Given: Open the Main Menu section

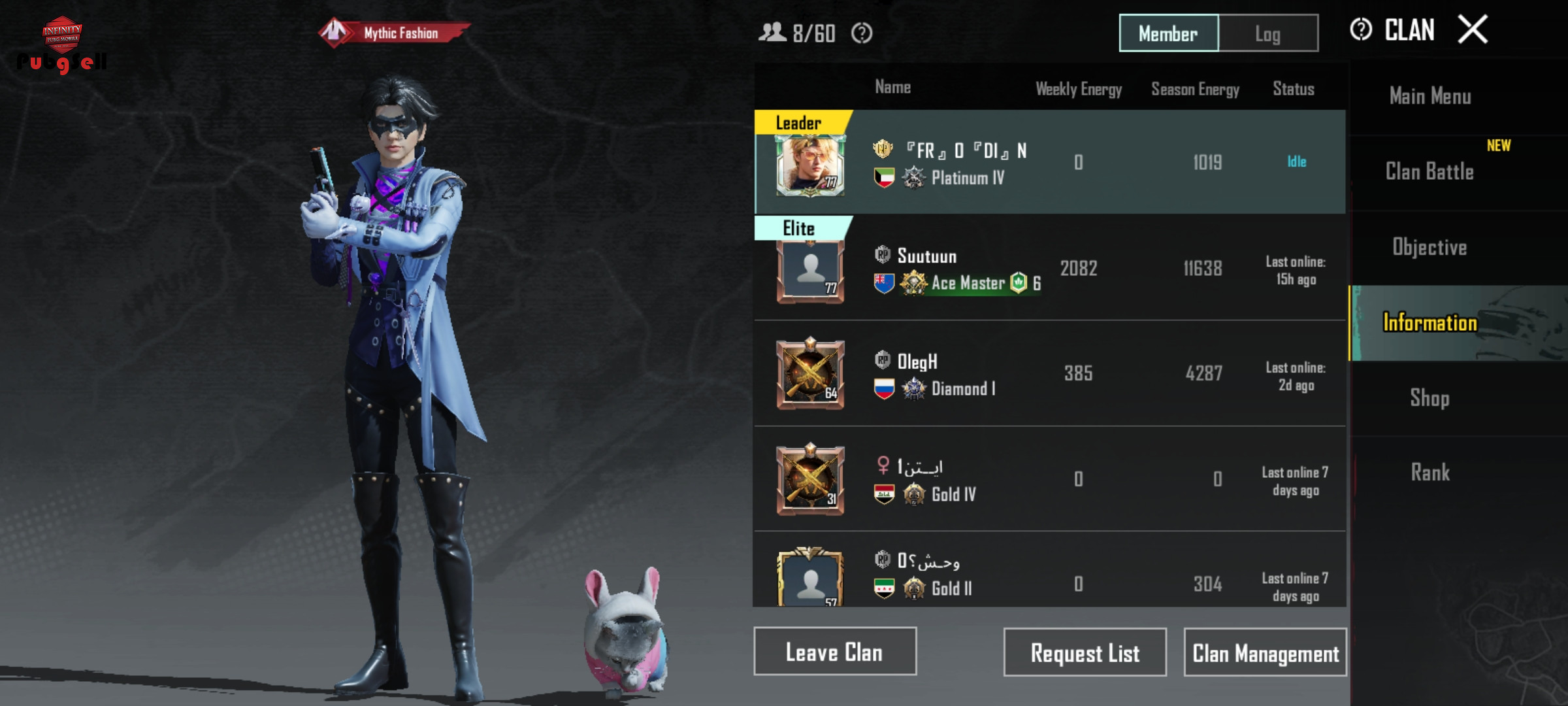Looking at the screenshot, I should click(1430, 97).
